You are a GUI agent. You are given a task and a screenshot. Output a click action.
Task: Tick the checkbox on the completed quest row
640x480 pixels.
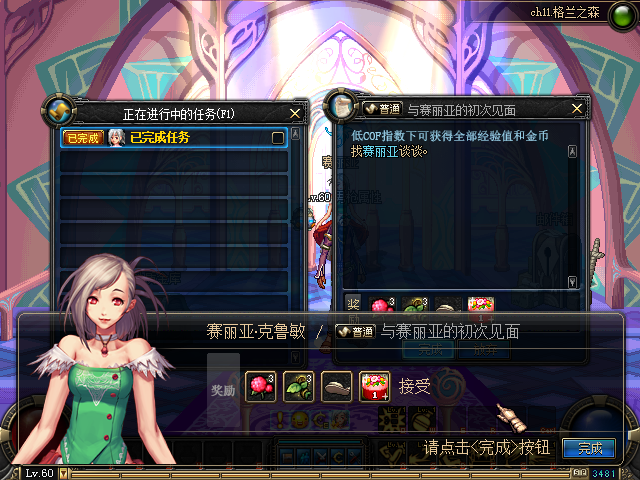(278, 138)
